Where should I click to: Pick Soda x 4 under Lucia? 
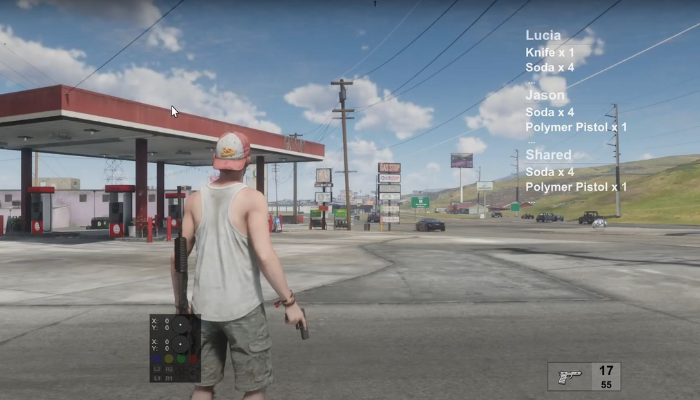tap(550, 67)
